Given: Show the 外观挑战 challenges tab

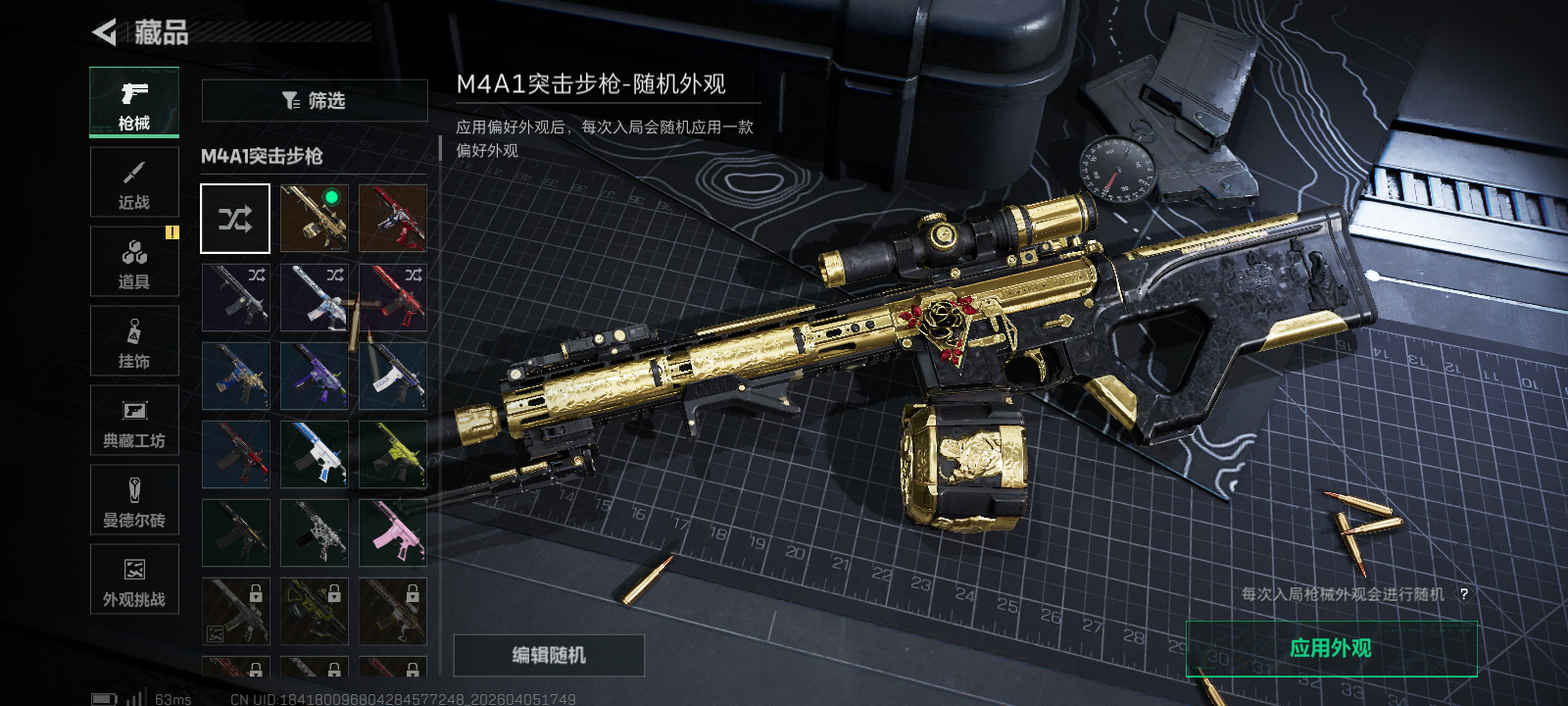Looking at the screenshot, I should (x=134, y=579).
